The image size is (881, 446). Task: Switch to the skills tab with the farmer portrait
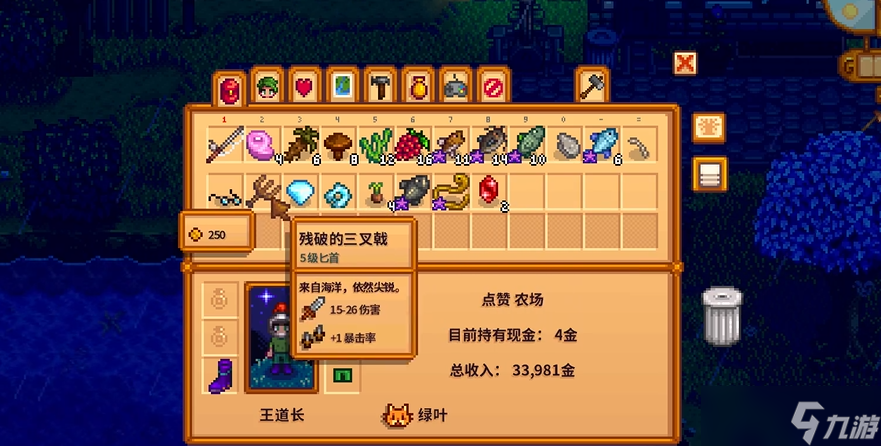click(x=265, y=86)
